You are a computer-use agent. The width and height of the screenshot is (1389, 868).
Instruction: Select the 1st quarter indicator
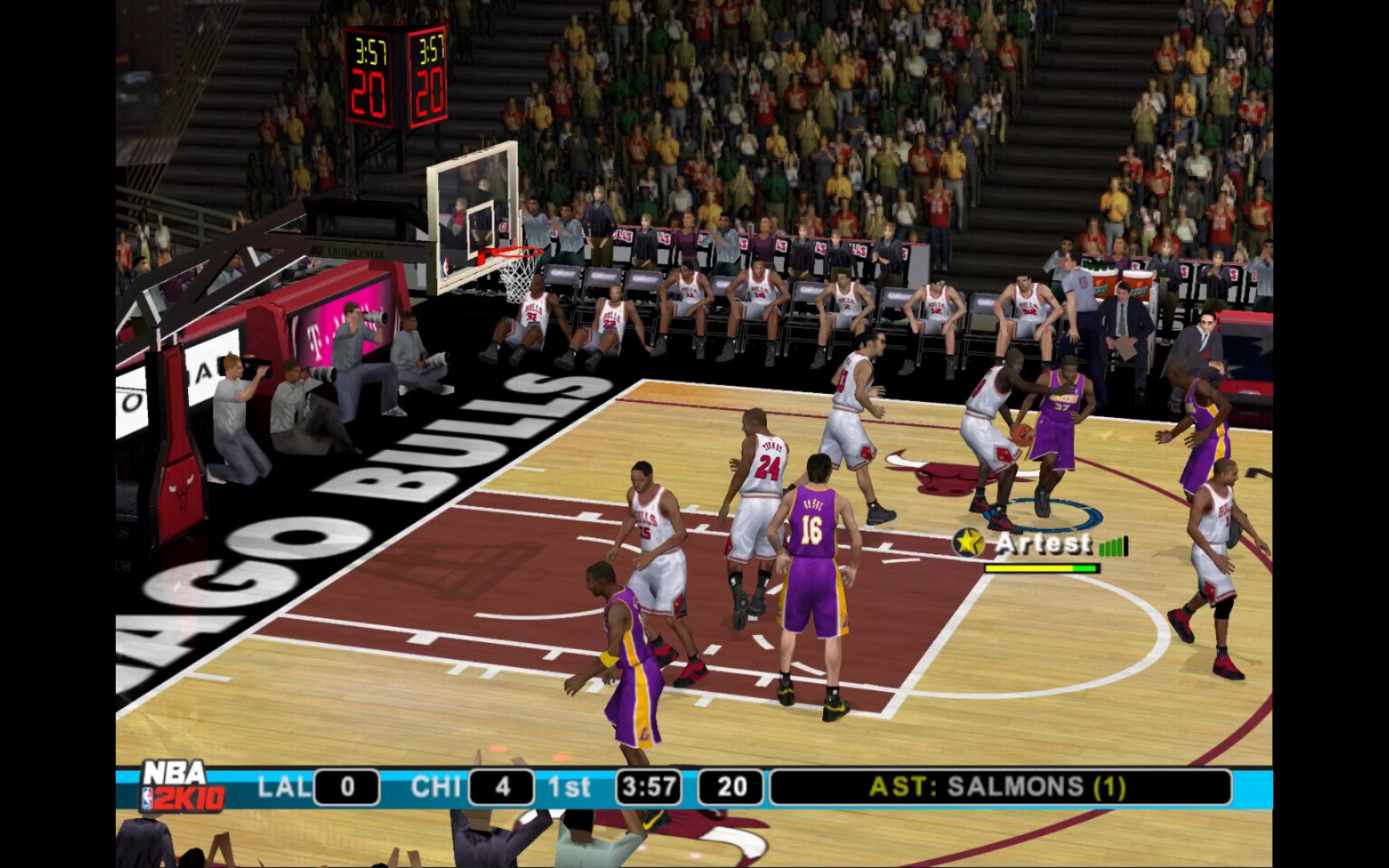(568, 788)
